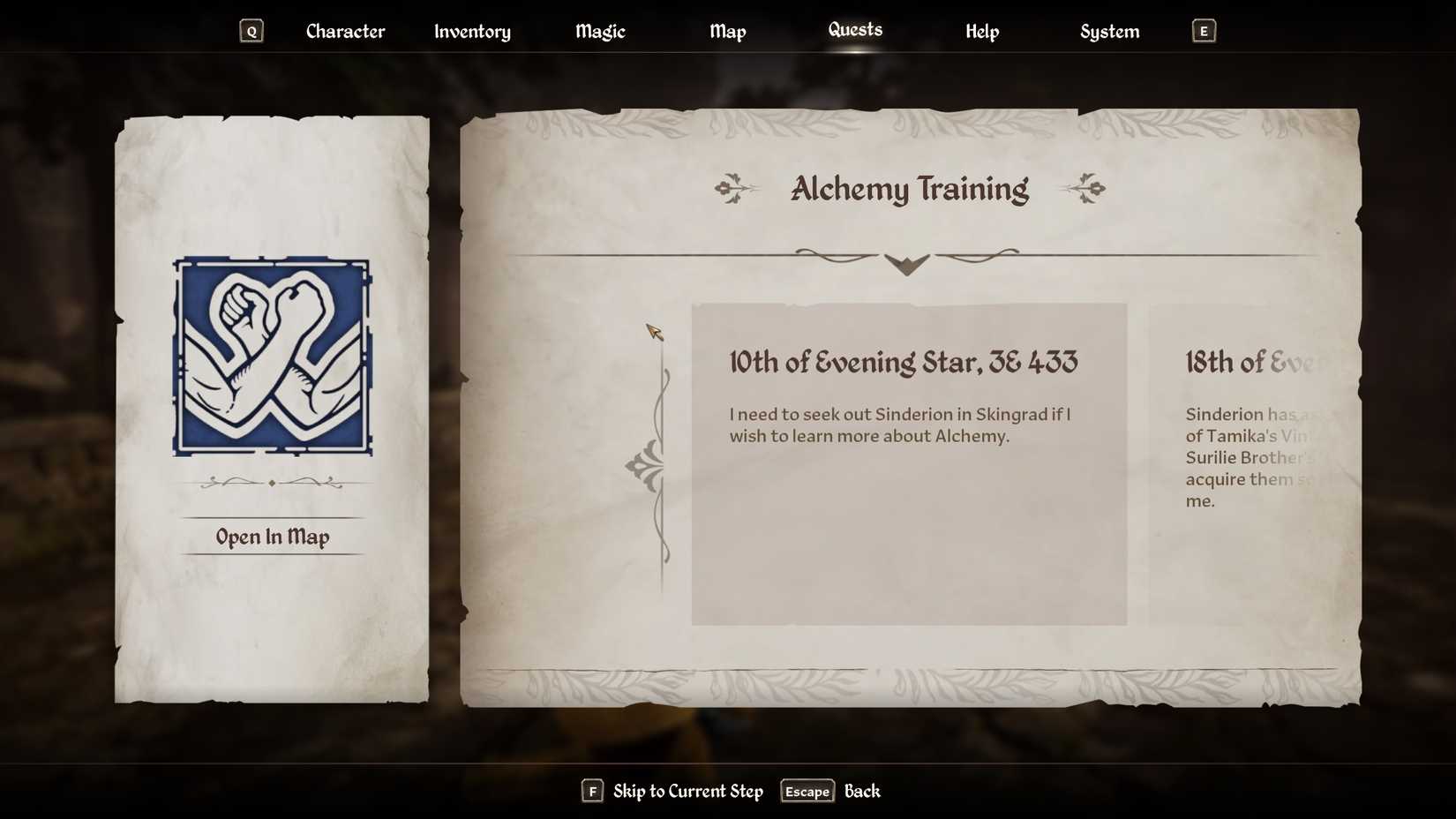Click Skip to Current Step
1456x819 pixels.
pyautogui.click(x=687, y=792)
